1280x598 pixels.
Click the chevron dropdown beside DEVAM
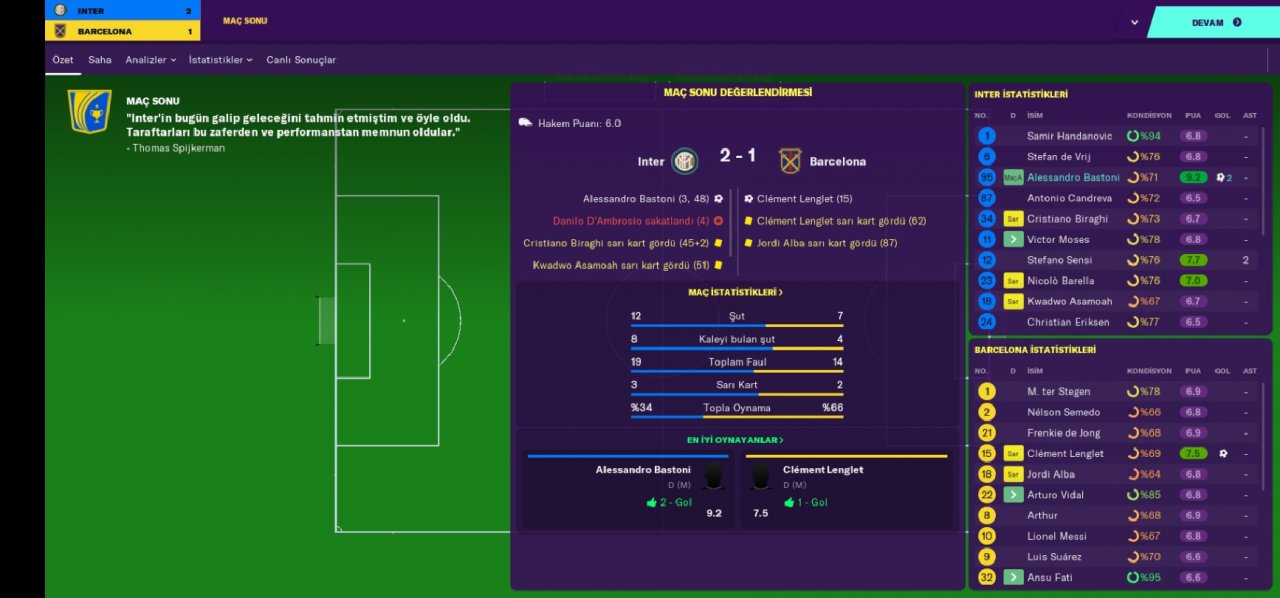click(x=1134, y=22)
